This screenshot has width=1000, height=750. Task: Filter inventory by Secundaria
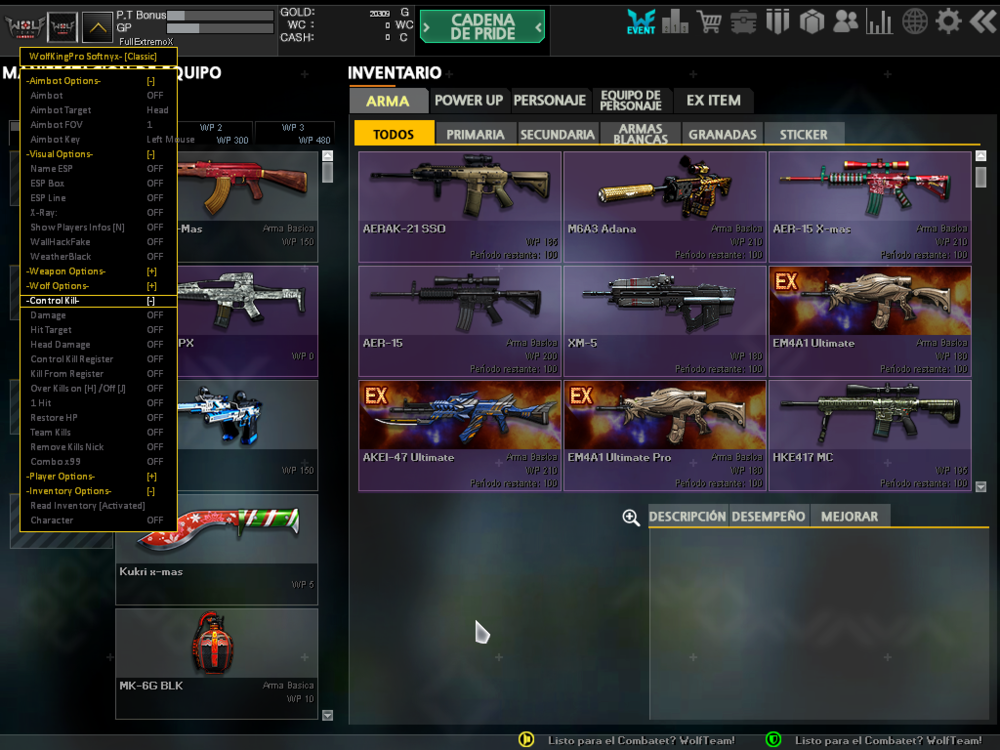557,134
